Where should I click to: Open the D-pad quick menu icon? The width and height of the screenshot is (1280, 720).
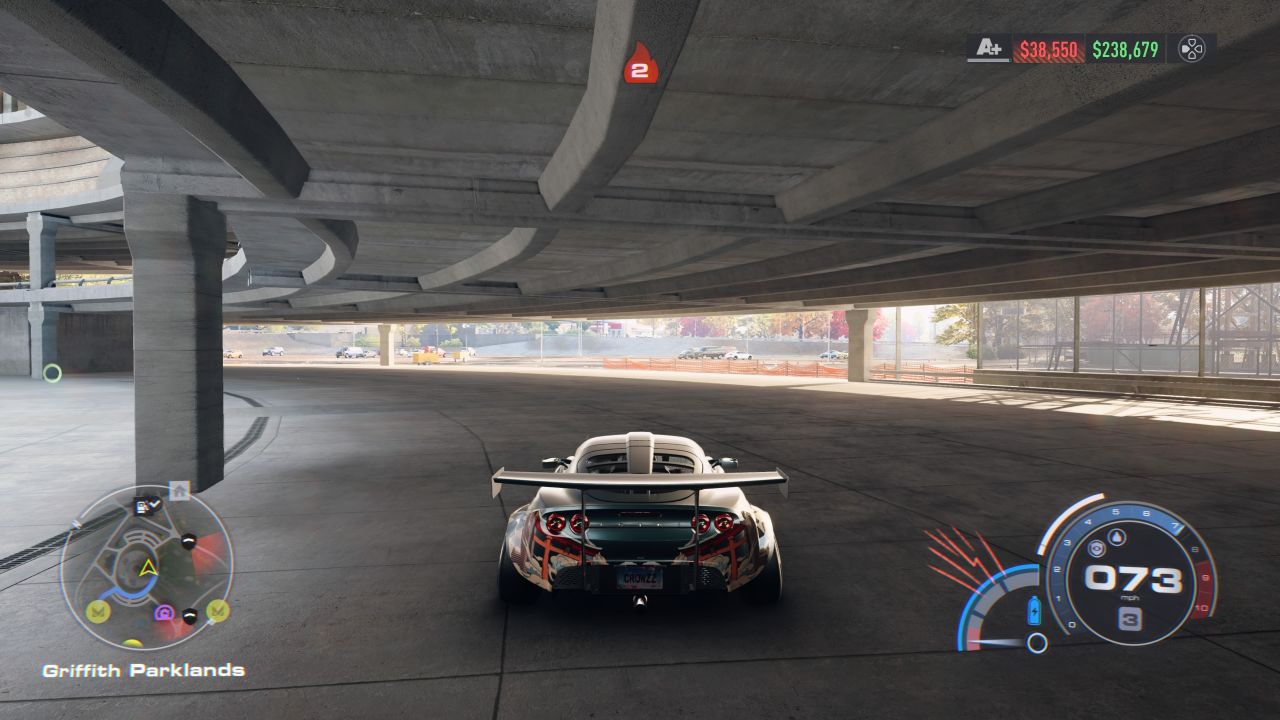click(x=1191, y=49)
